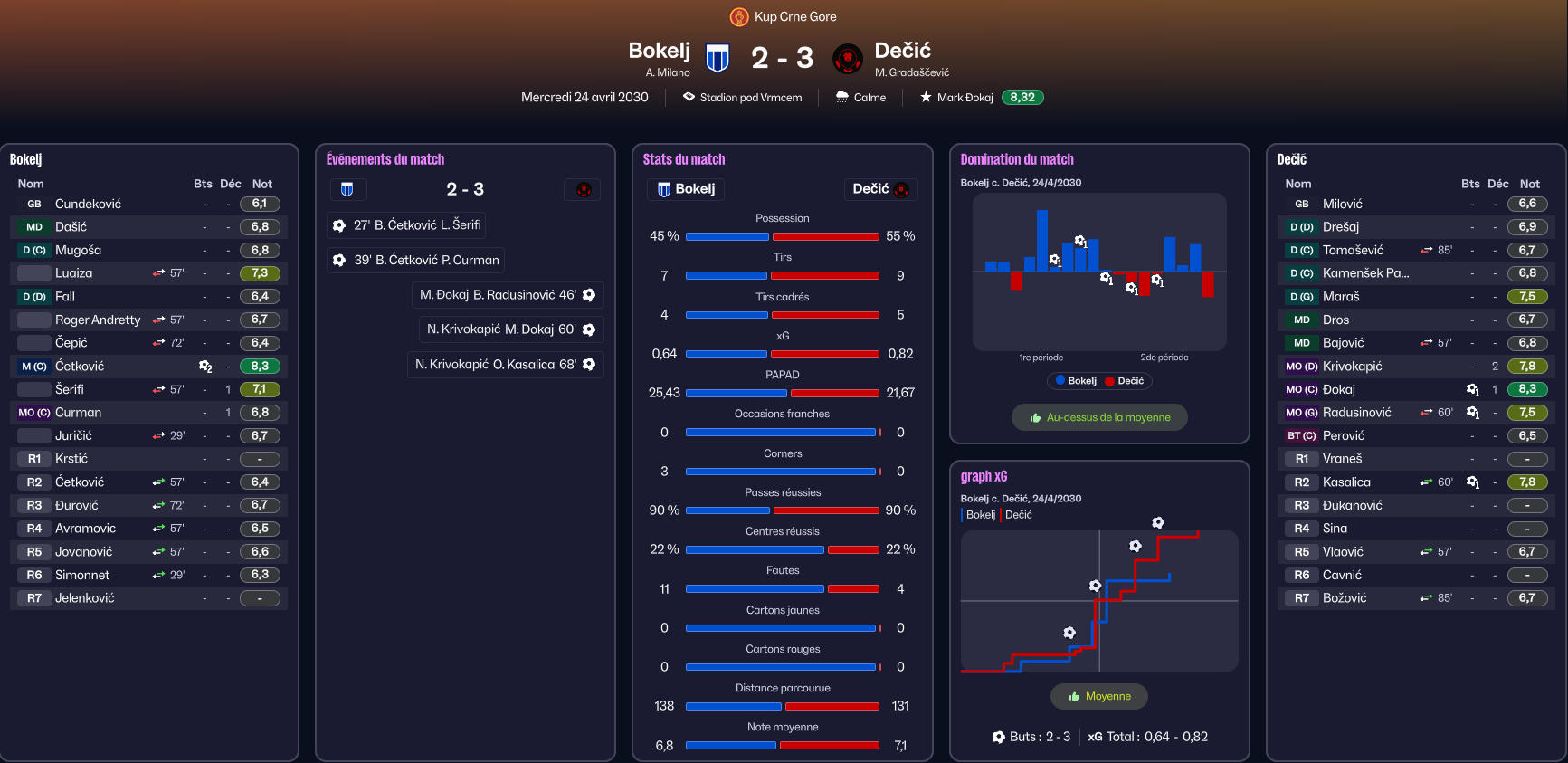Screen dimensions: 1568x763
Task: Click the Au-dessus de la moyenne button
Action: pyautogui.click(x=1099, y=417)
